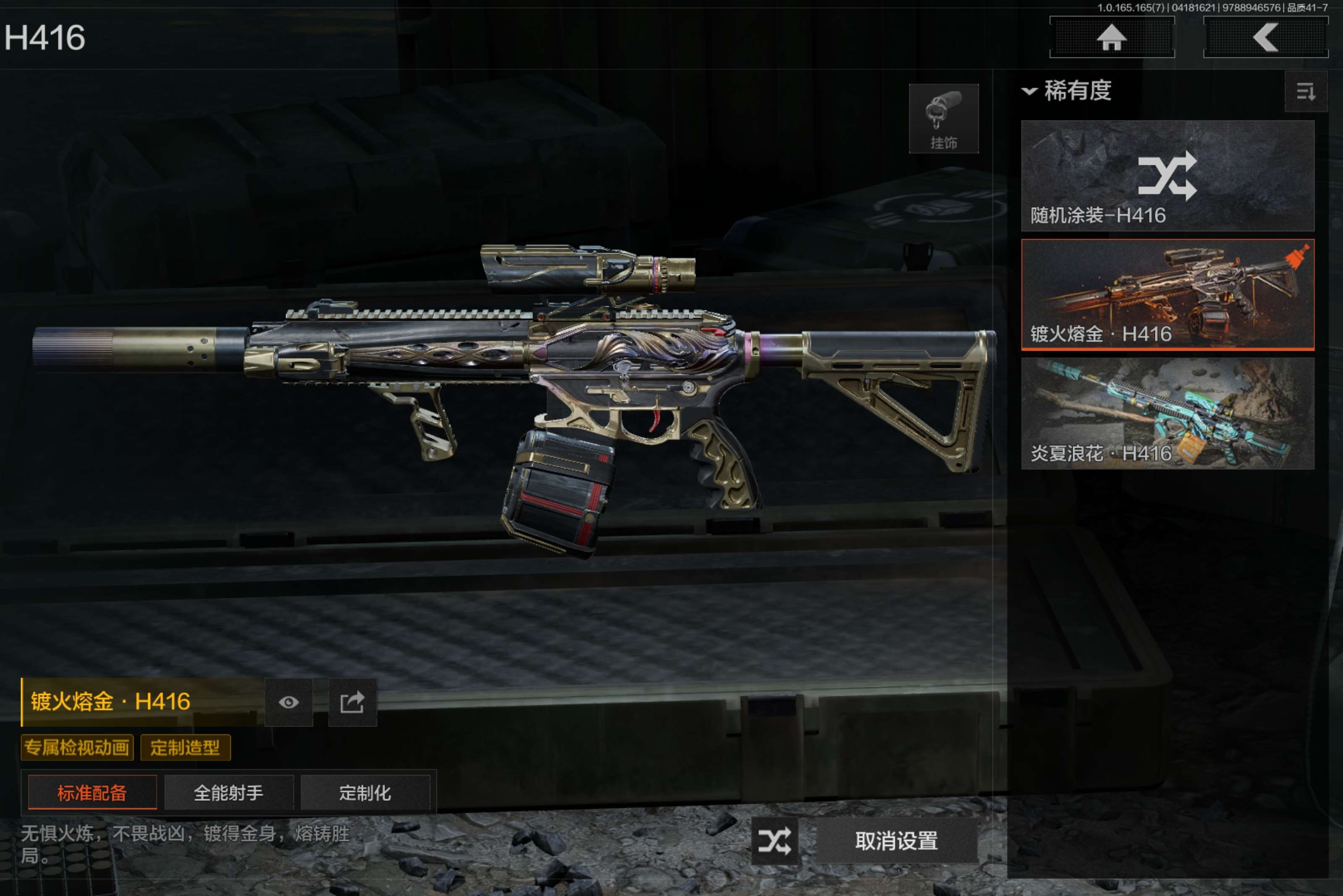Toggle the sort order icon
This screenshot has width=1343, height=896.
coord(1305,91)
